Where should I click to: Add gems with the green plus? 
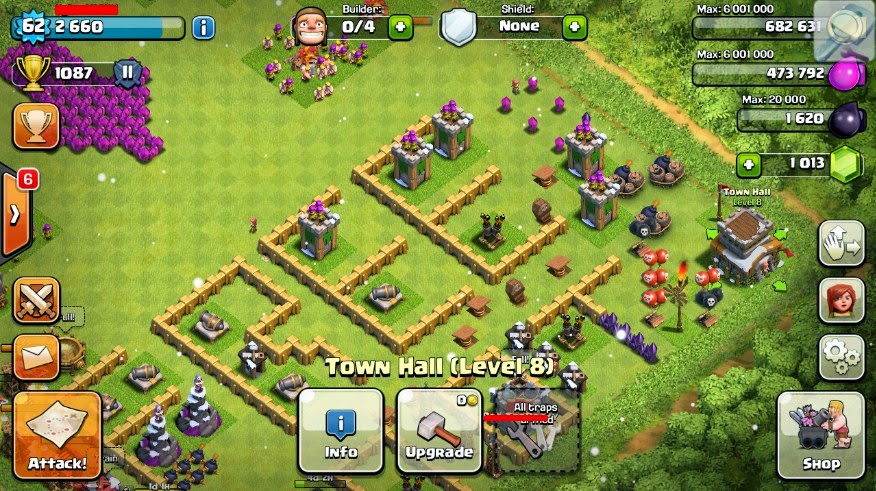pos(751,164)
